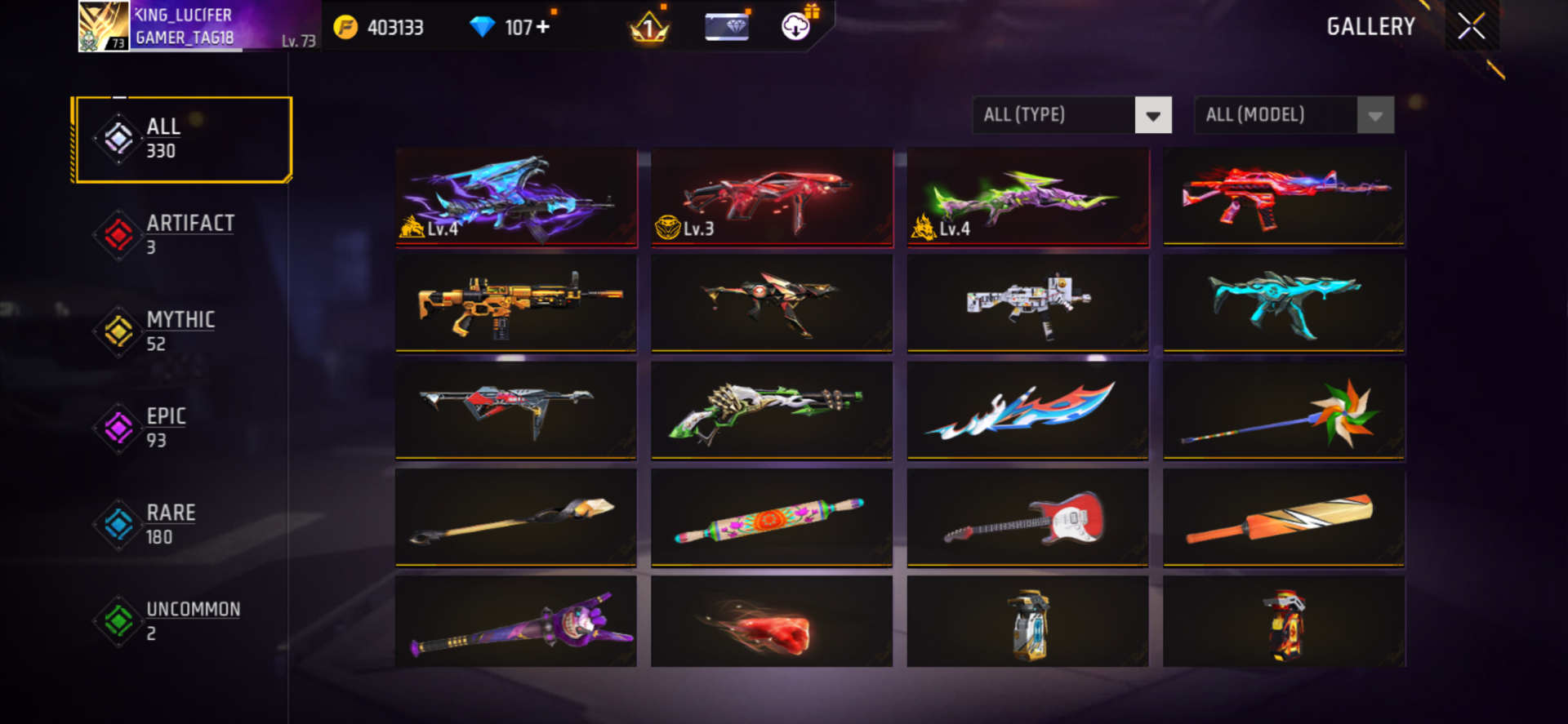Screen dimensions: 1568x724
Task: Switch to the GALLERY tab
Action: click(1370, 26)
